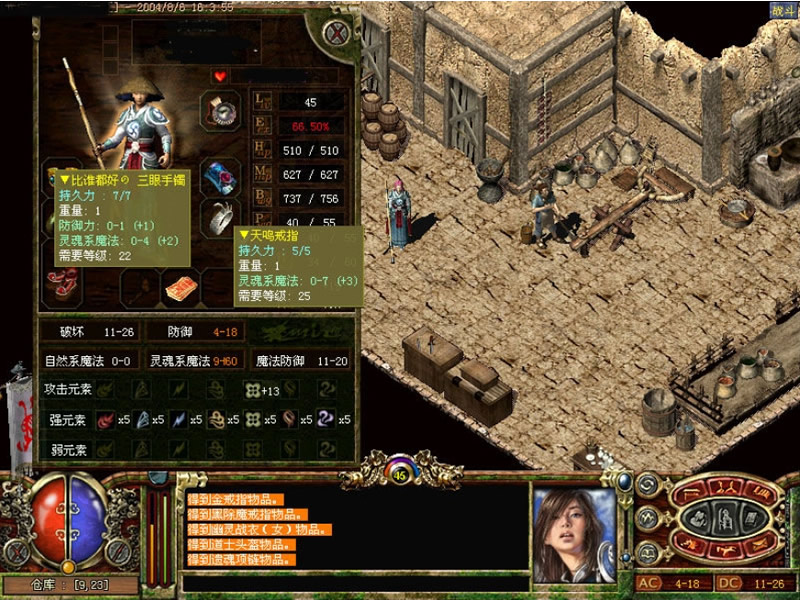The width and height of the screenshot is (800, 600).
Task: Close the character equipment panel
Action: click(x=339, y=34)
